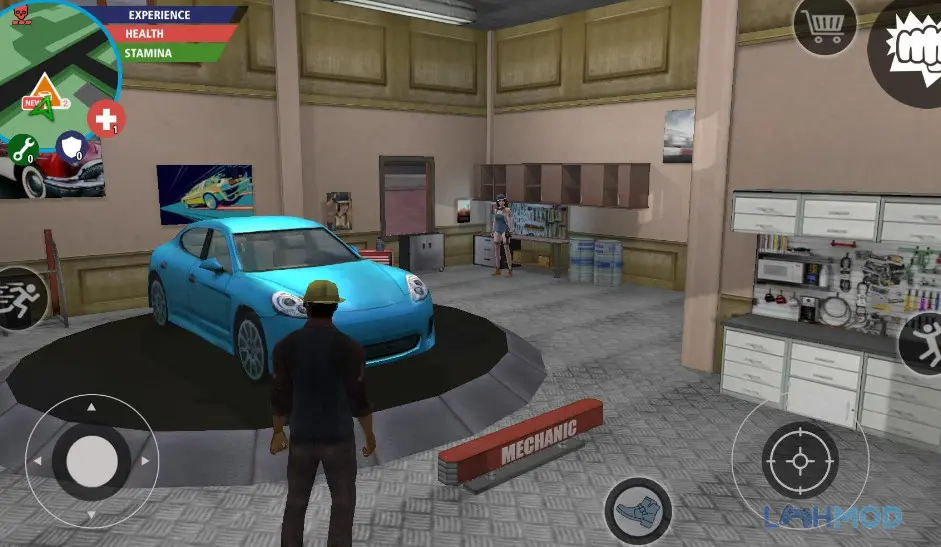Activate the crosshair aim button
The image size is (941, 547).
click(x=800, y=461)
